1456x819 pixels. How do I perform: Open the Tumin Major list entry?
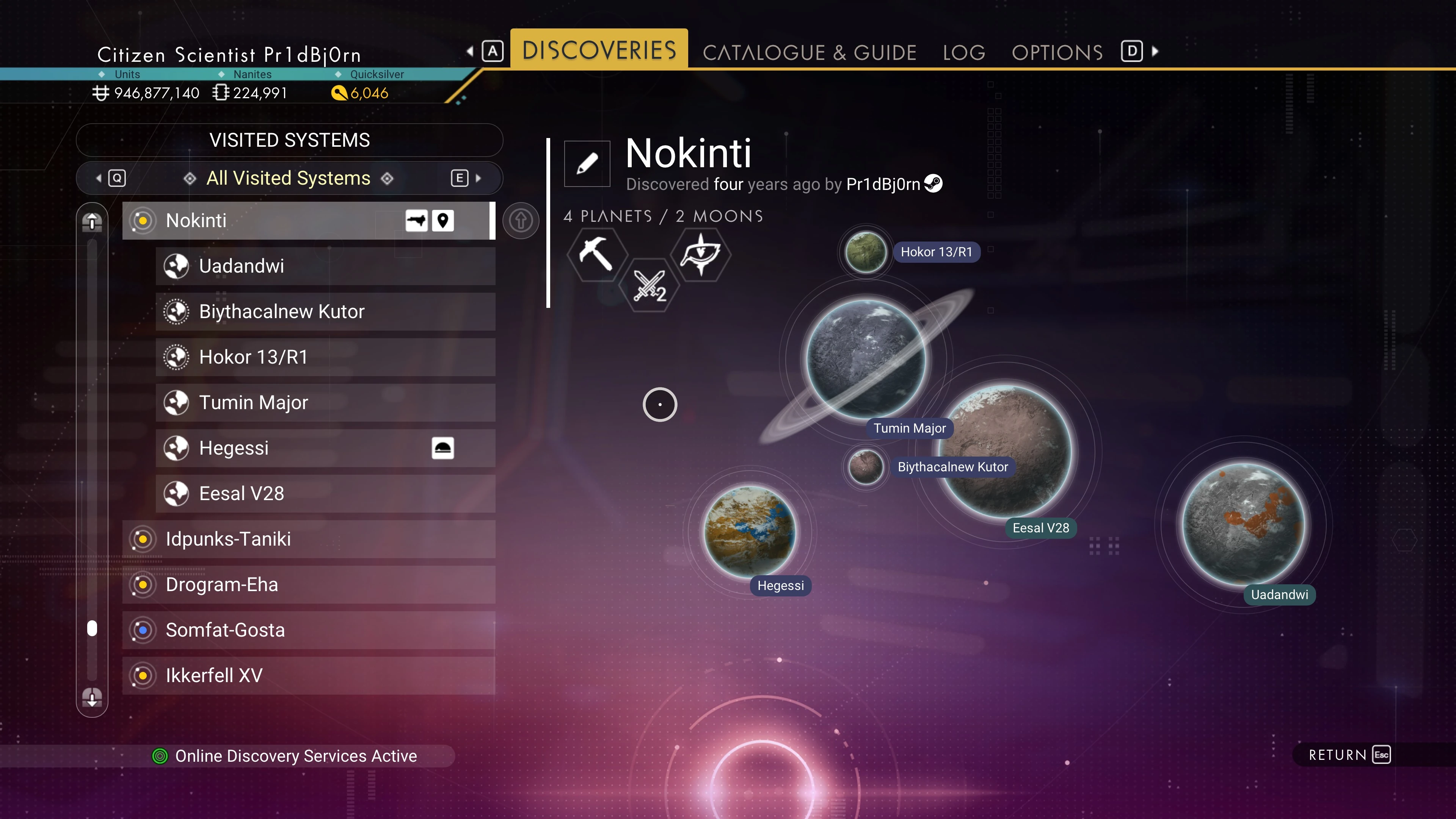click(x=325, y=402)
